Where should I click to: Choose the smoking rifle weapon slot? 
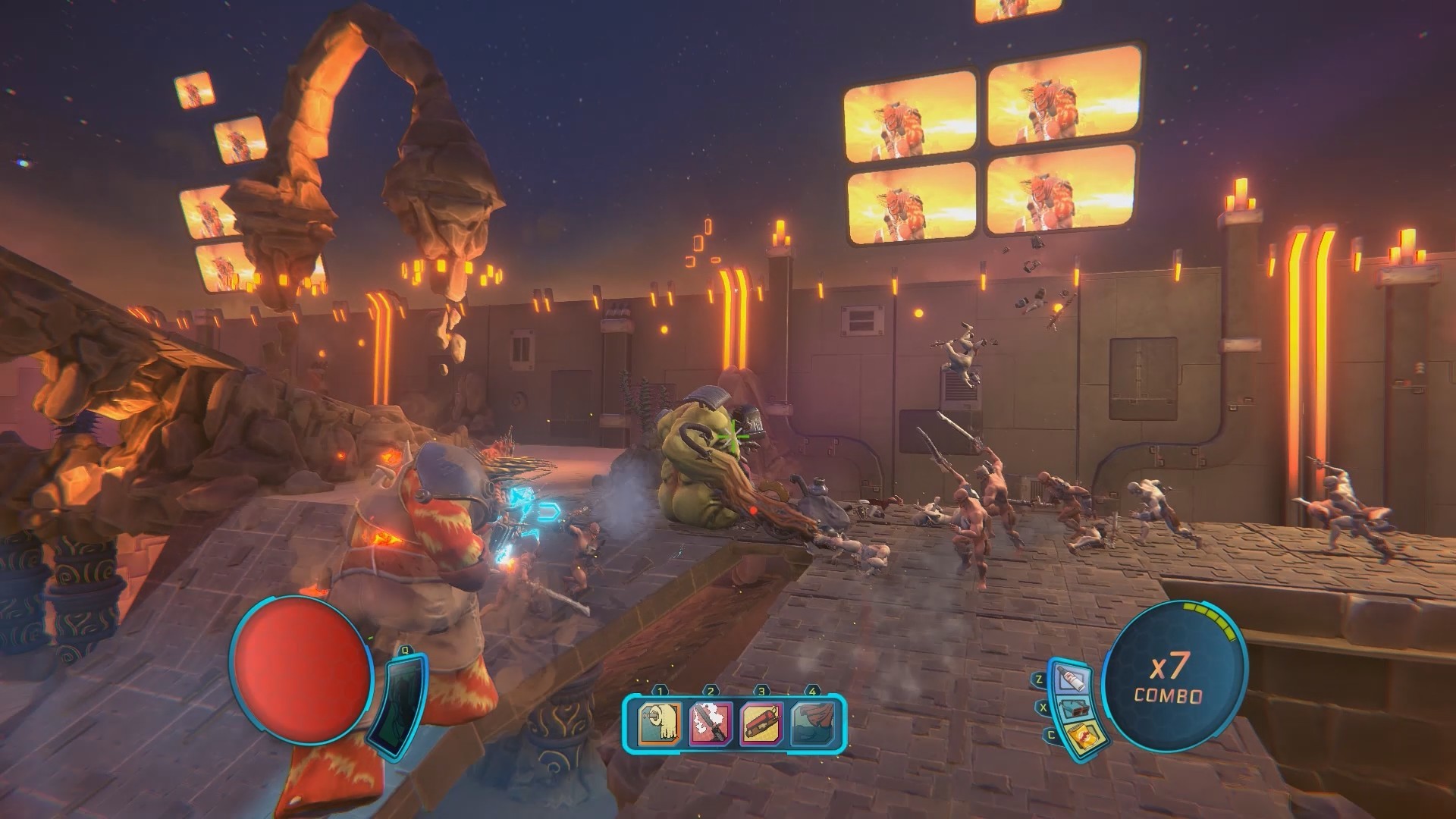pos(711,721)
